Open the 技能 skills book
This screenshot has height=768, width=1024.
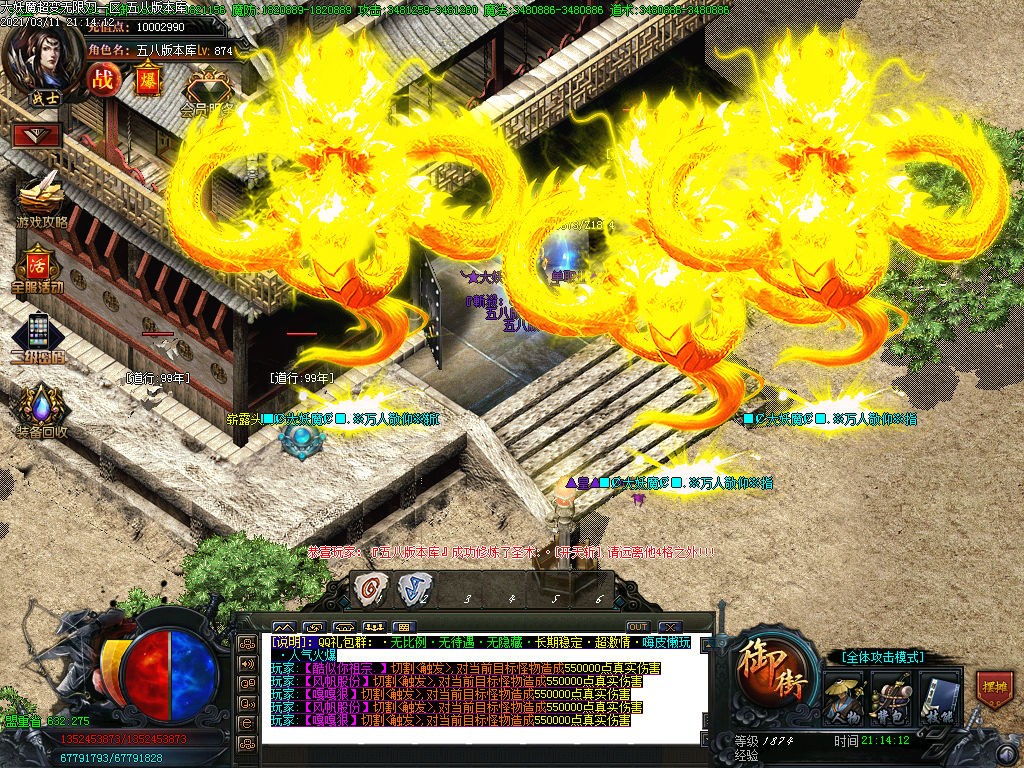tap(936, 696)
